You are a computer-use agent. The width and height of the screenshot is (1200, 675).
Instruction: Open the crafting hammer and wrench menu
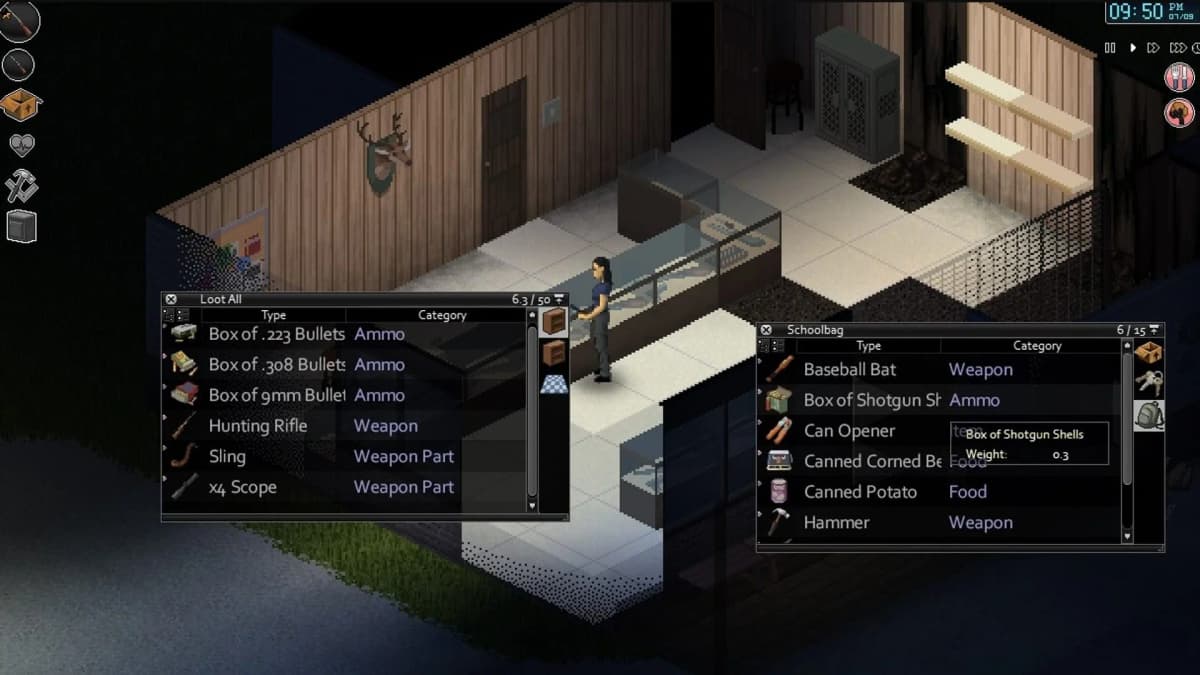pyautogui.click(x=21, y=186)
